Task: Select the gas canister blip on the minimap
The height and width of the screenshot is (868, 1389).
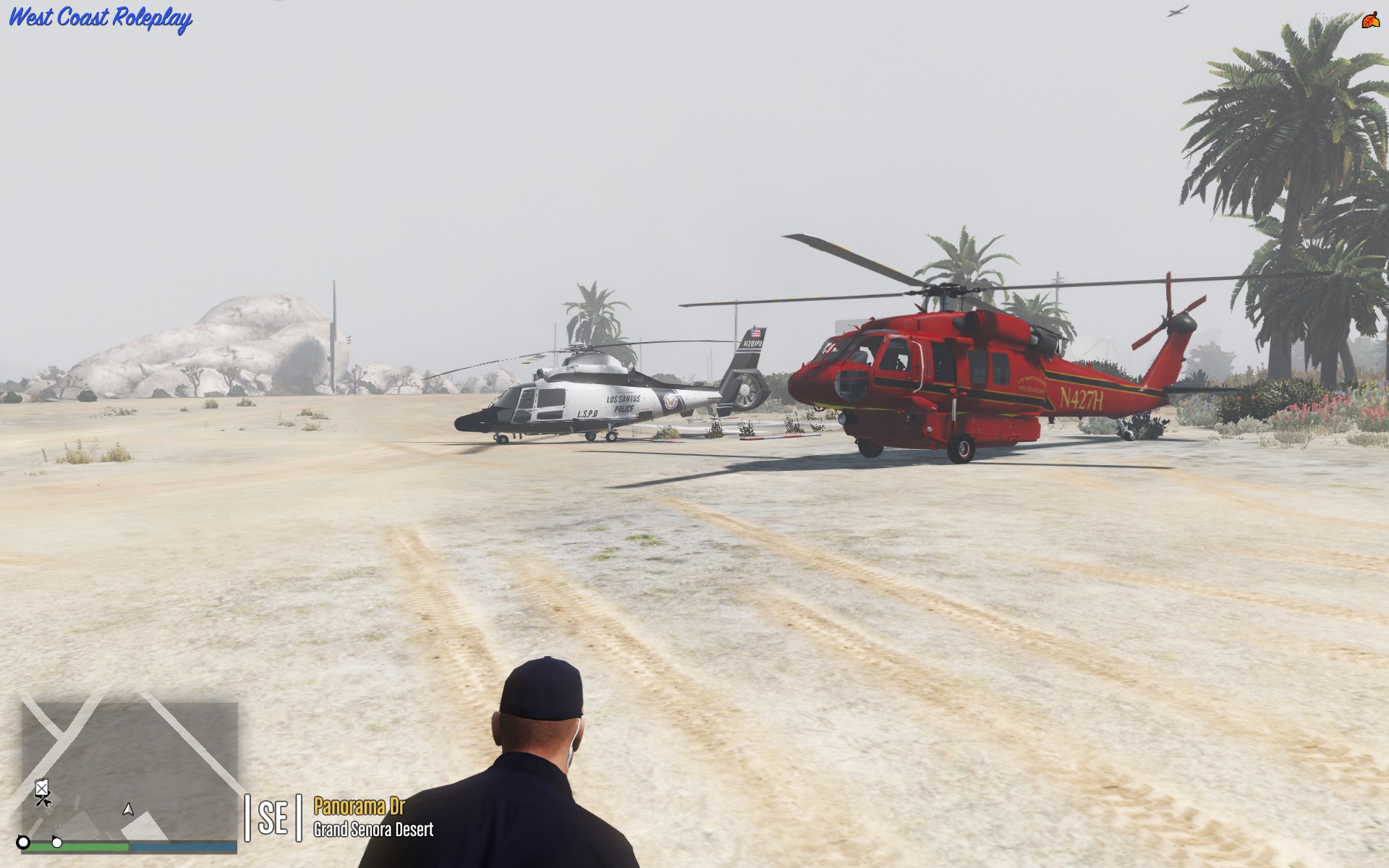Action: pyautogui.click(x=41, y=787)
